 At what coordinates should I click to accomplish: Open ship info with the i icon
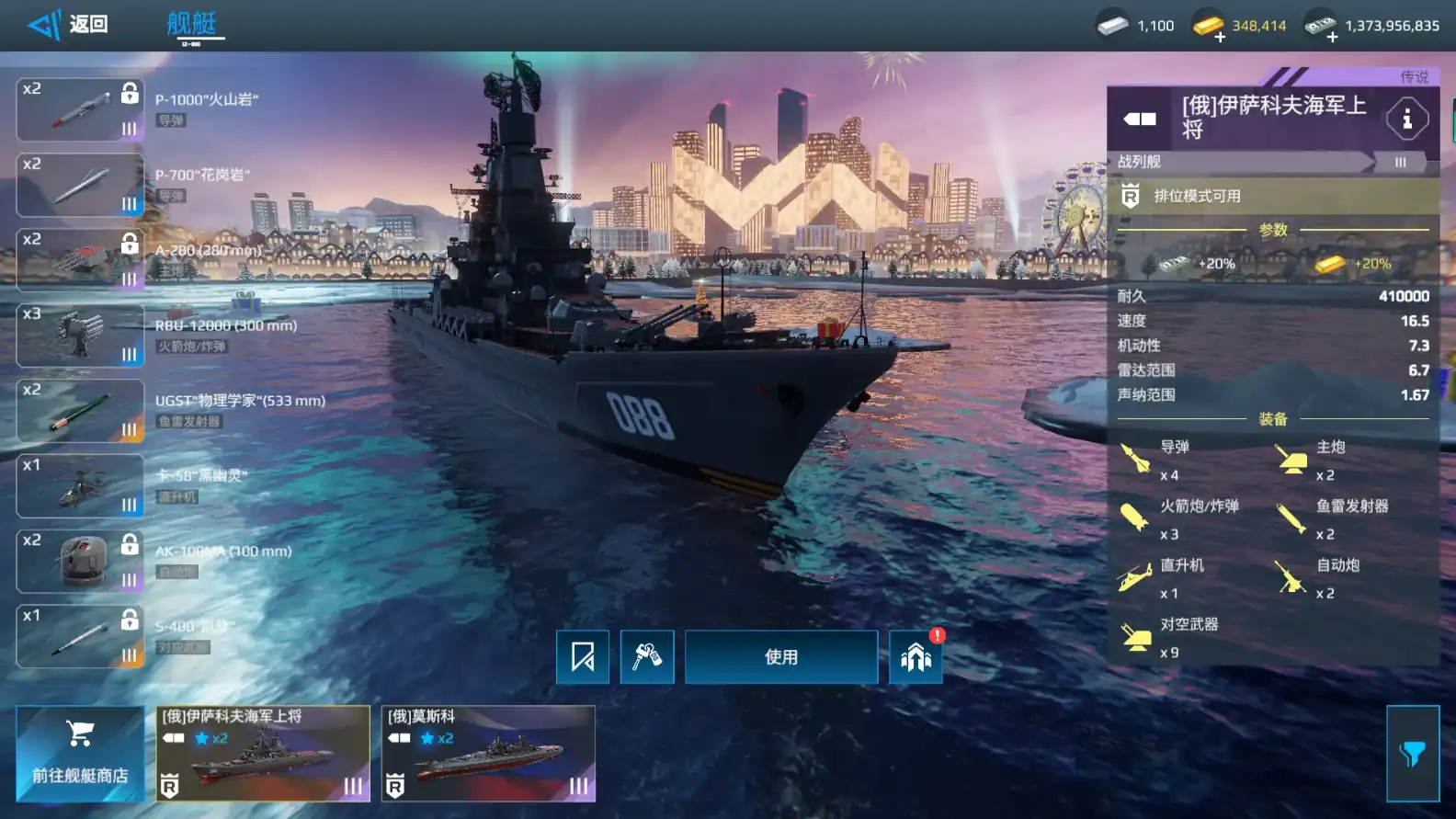[1406, 119]
